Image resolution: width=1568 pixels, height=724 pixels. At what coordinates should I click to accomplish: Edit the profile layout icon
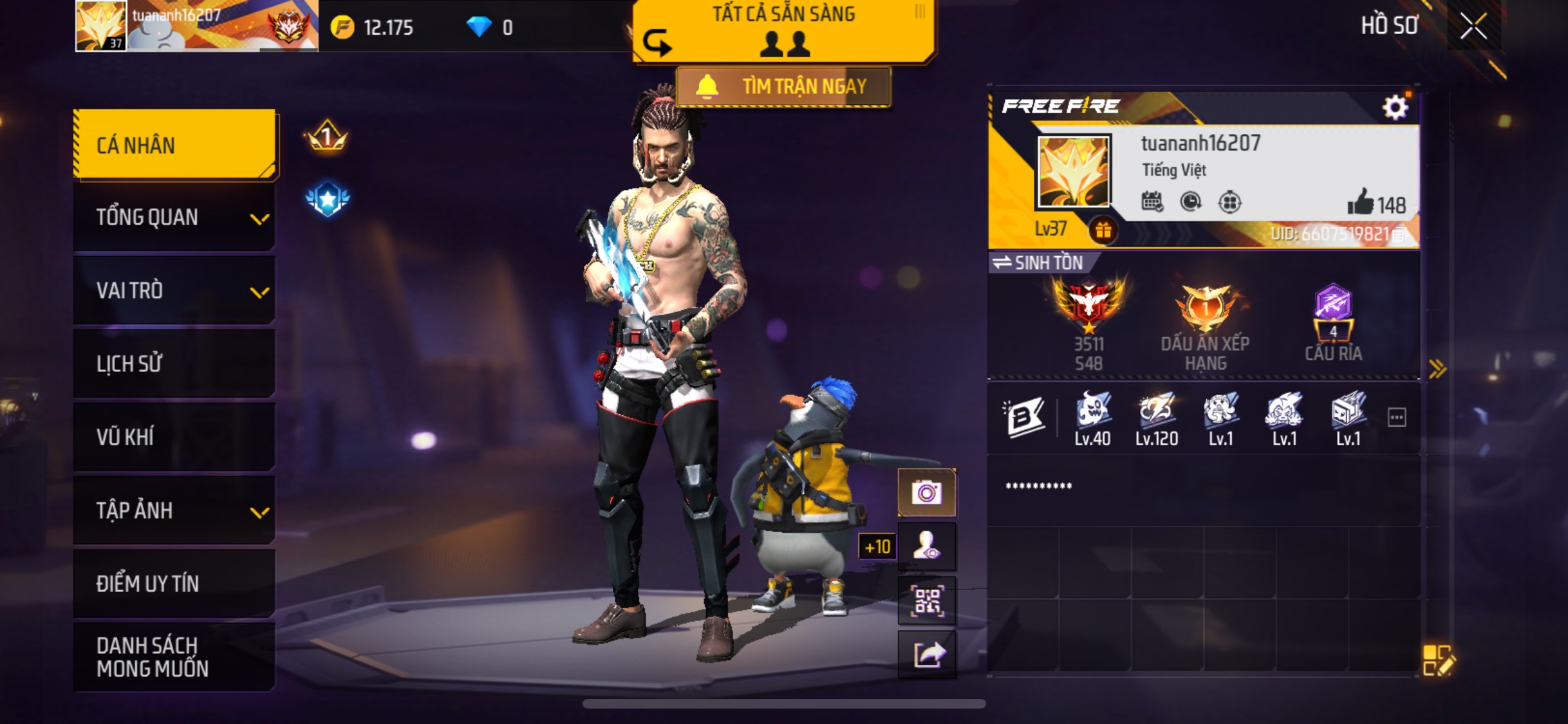pos(1437,660)
